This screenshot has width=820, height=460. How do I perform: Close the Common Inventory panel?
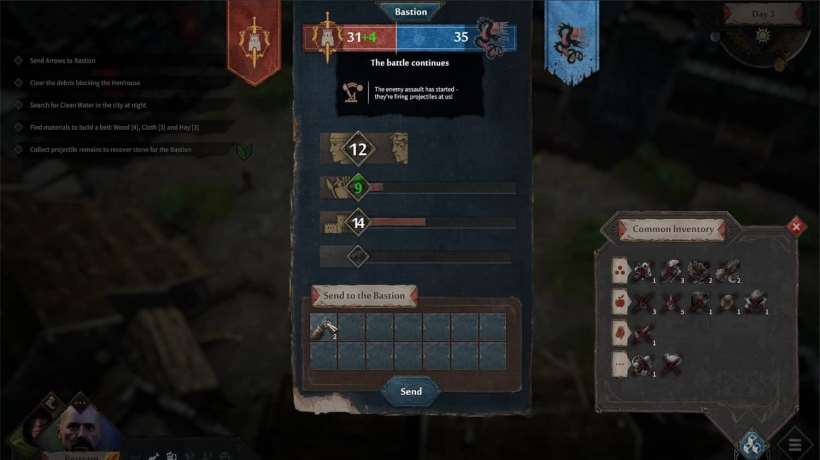pos(796,227)
